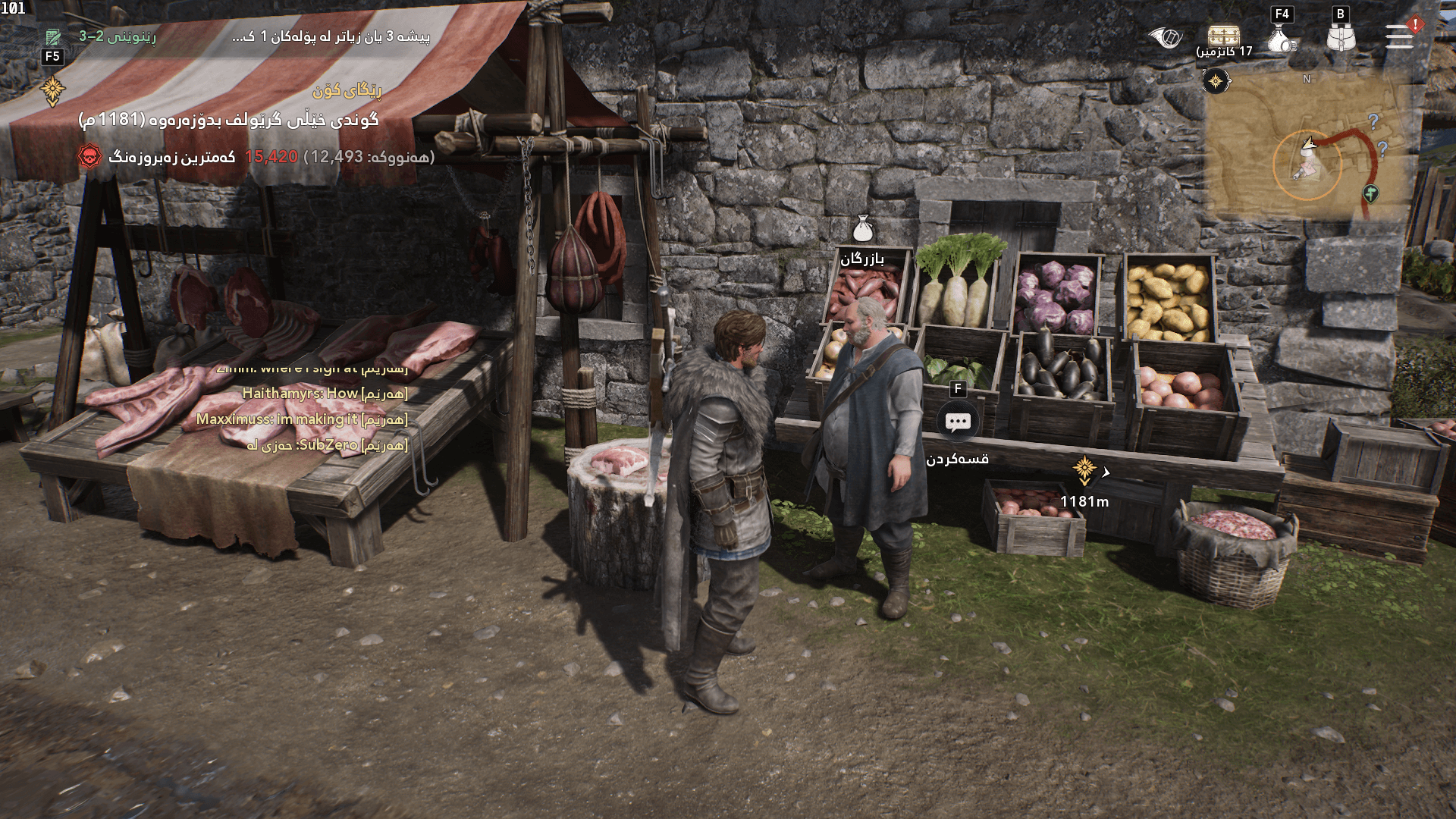The height and width of the screenshot is (819, 1456).
Task: Claim the golden daily reward chest icon
Action: [1225, 33]
